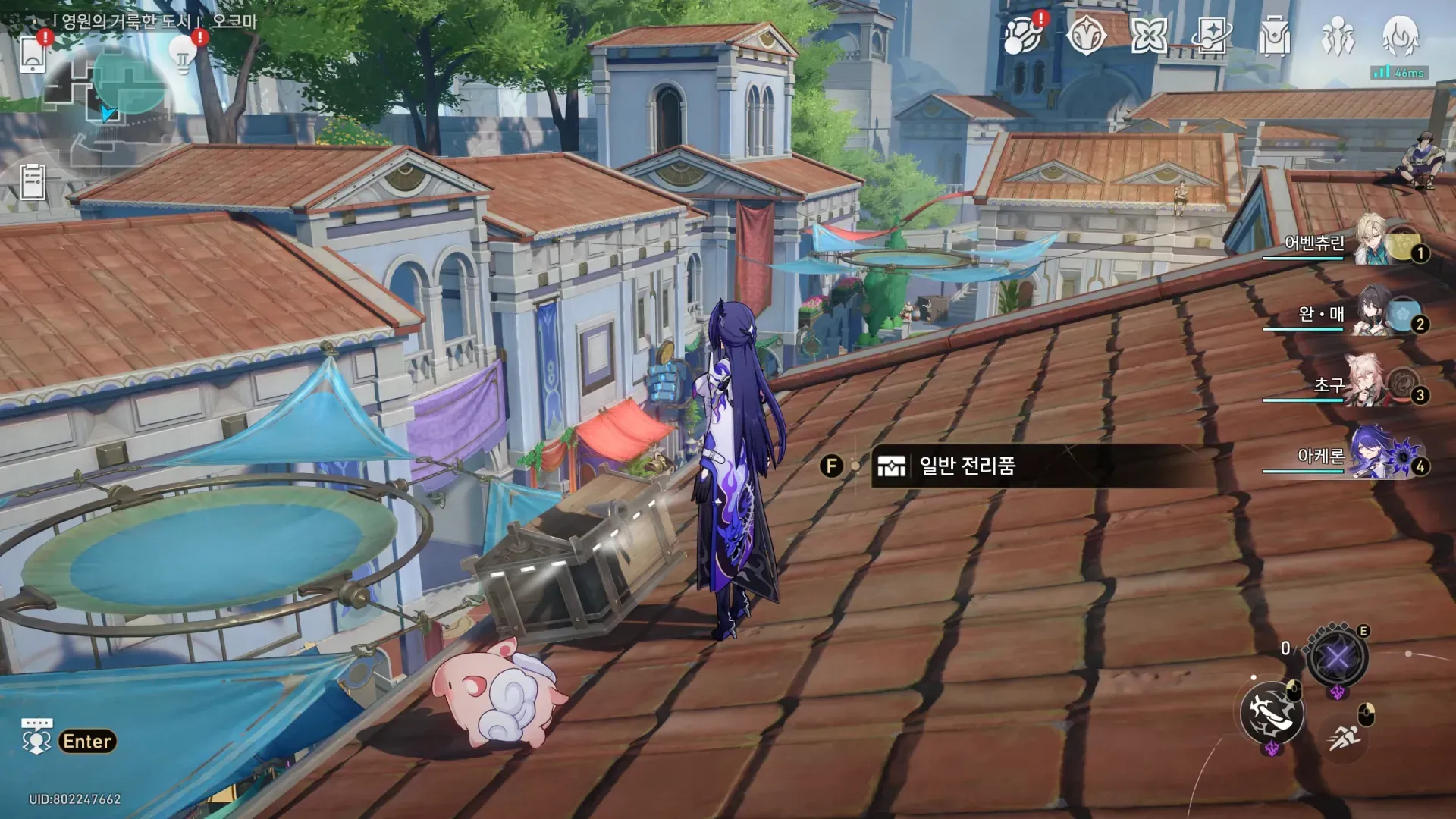Open the lightbulb tutorial icon
1456x819 pixels.
tap(183, 53)
